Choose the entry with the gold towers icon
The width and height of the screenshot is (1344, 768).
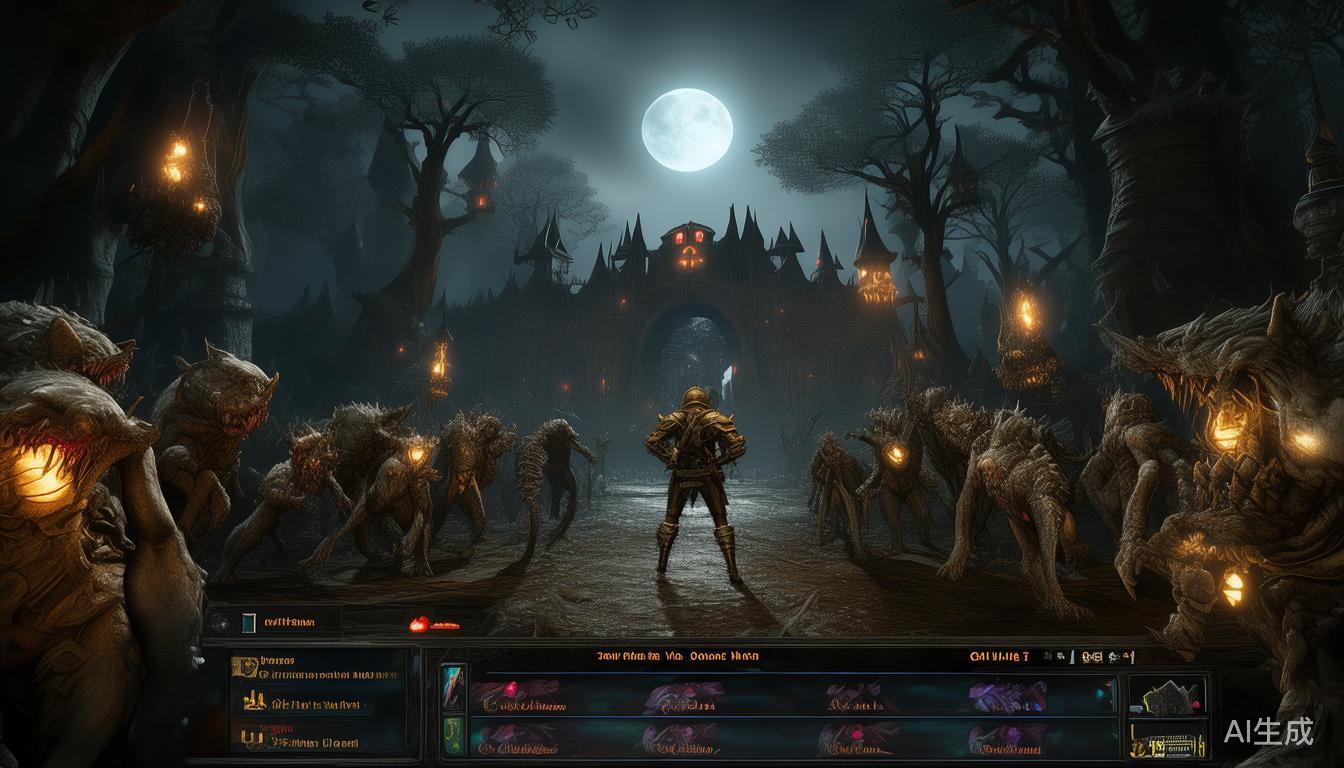click(253, 703)
